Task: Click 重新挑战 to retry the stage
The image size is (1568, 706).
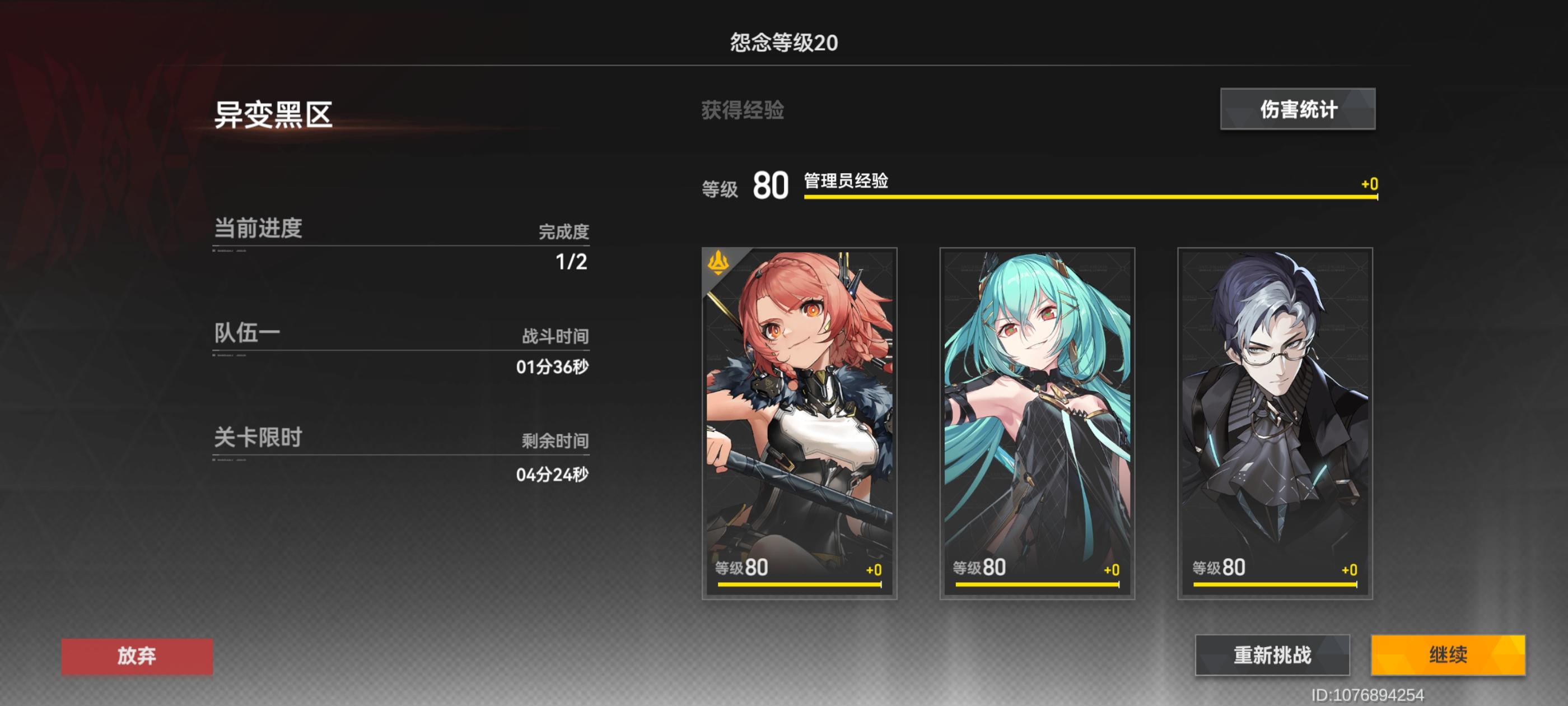Action: pyautogui.click(x=1272, y=655)
